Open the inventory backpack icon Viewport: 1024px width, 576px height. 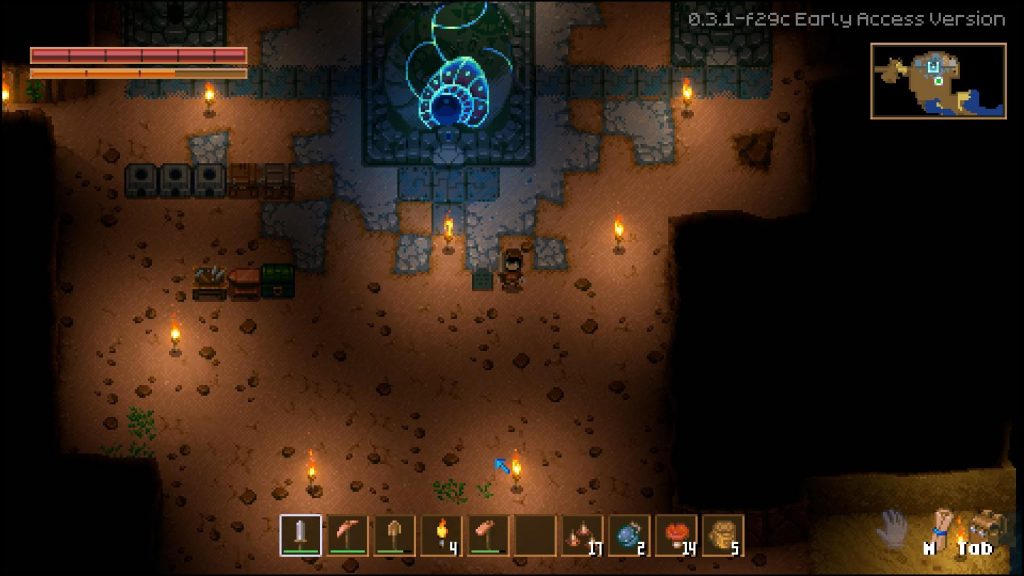tap(987, 525)
